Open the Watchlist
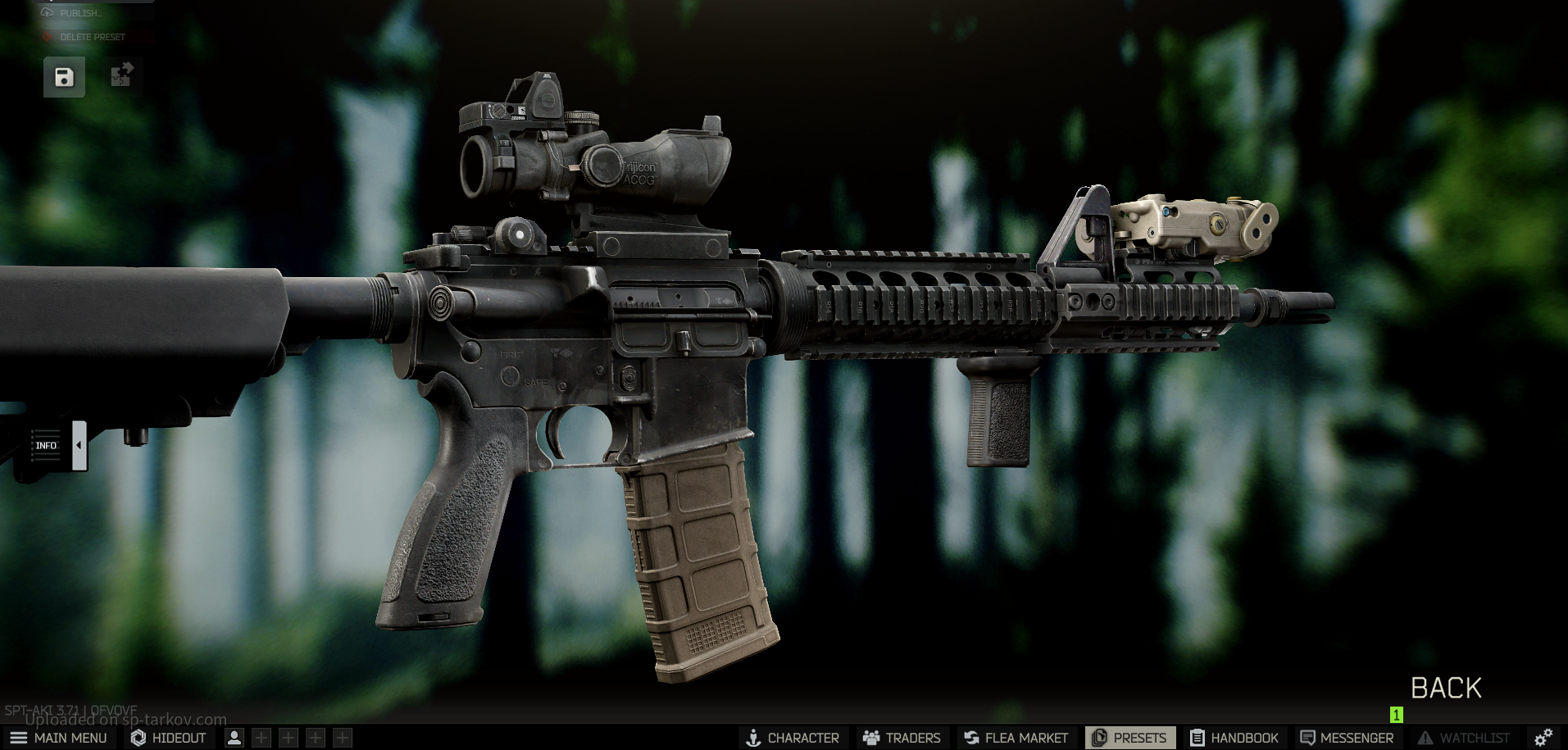The image size is (1568, 750). [x=1464, y=738]
